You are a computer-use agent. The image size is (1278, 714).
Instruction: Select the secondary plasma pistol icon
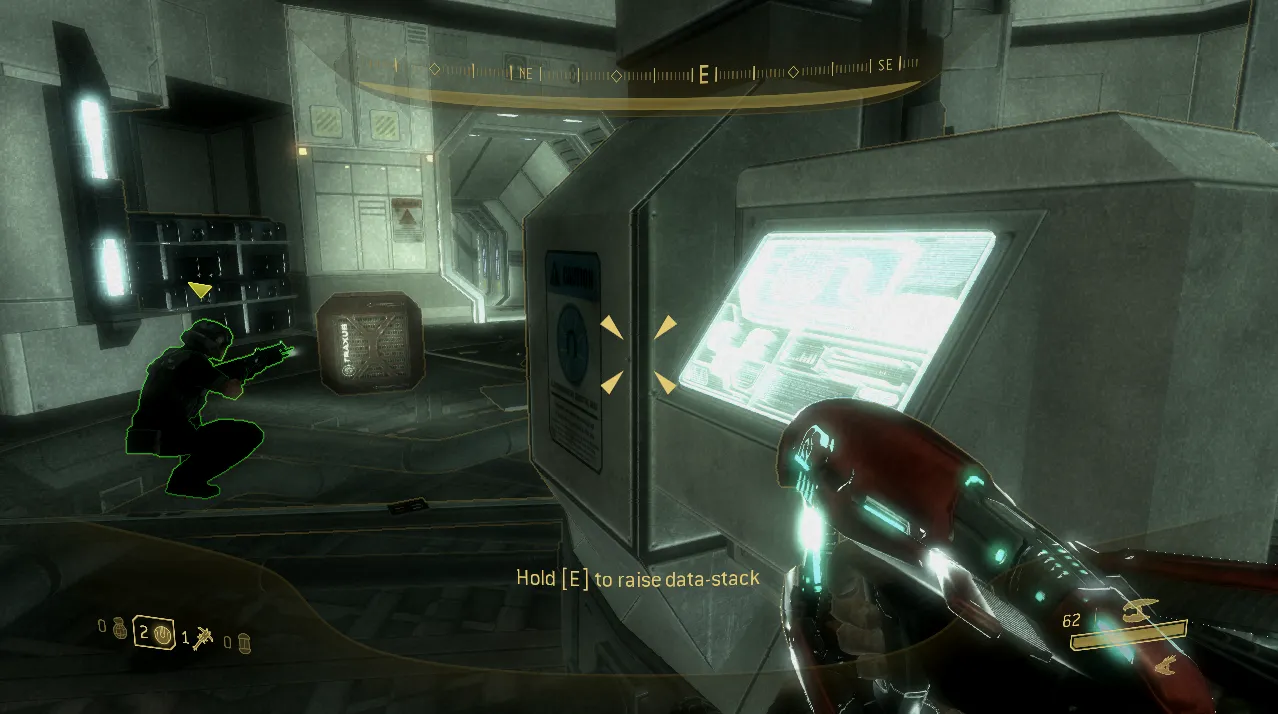(1163, 661)
